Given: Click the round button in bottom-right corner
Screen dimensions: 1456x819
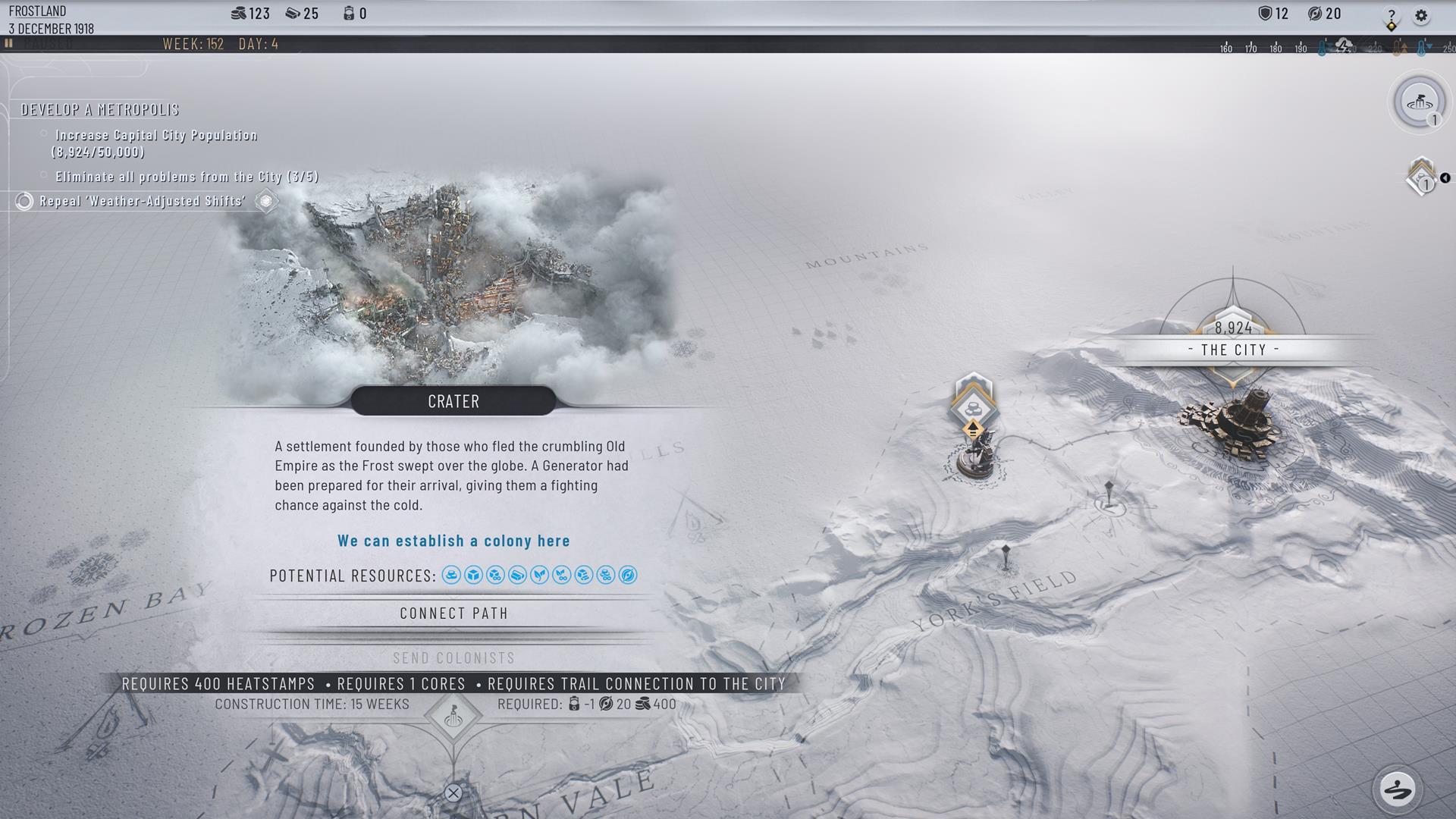Looking at the screenshot, I should click(x=1397, y=789).
